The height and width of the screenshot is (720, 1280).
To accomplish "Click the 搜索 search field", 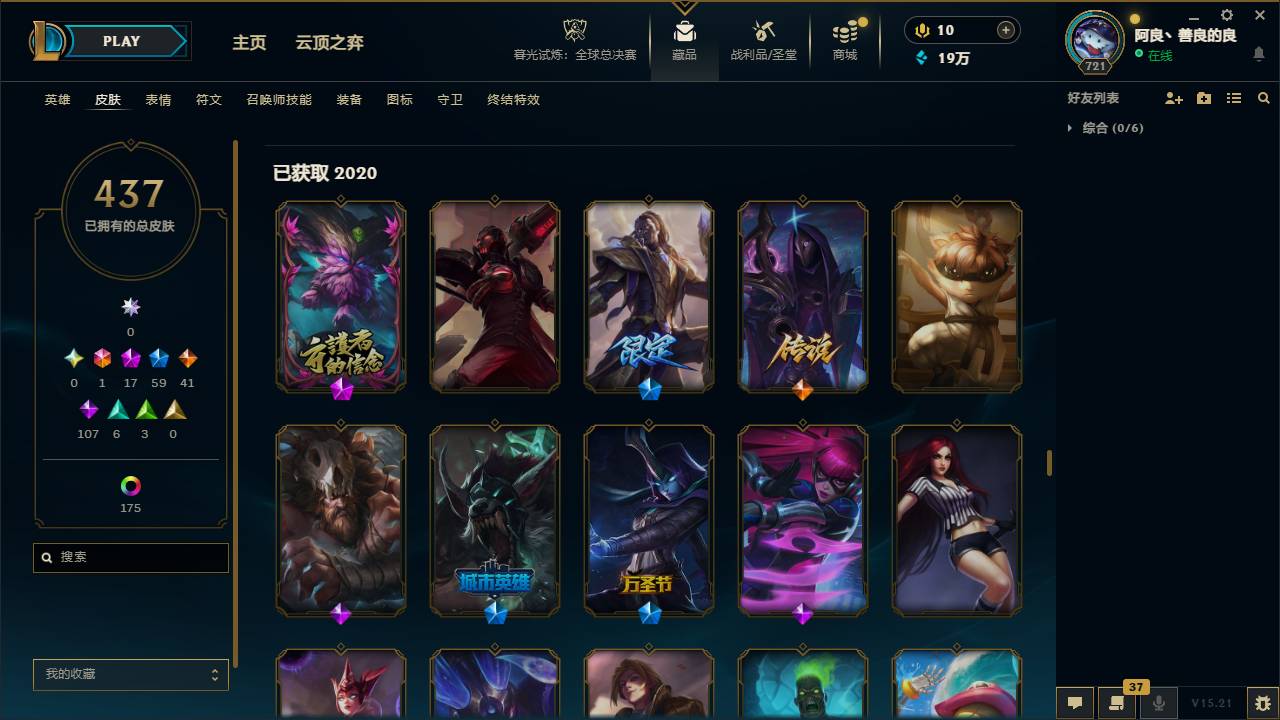I will (130, 557).
